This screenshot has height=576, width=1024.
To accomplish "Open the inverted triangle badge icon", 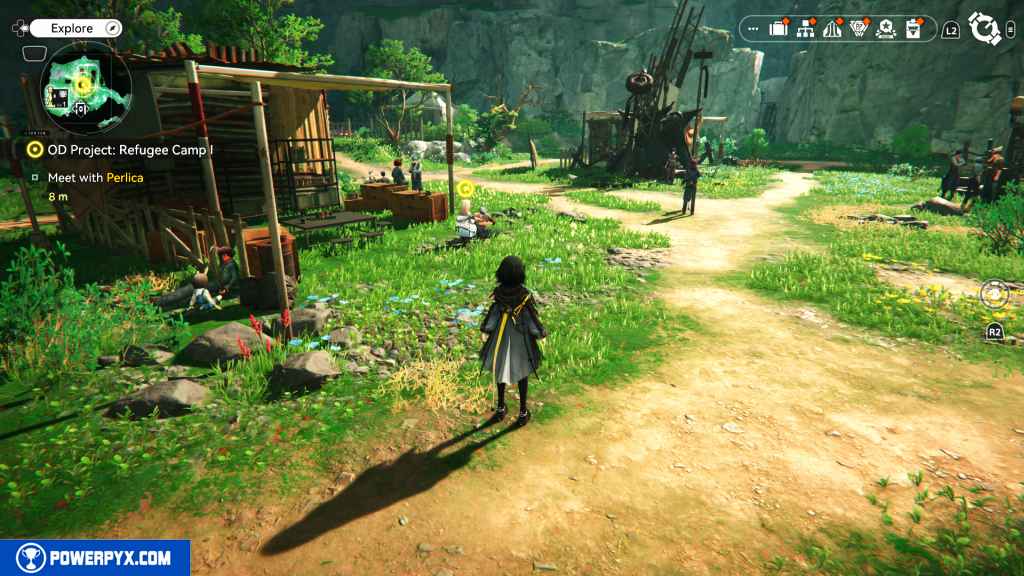I will click(858, 29).
